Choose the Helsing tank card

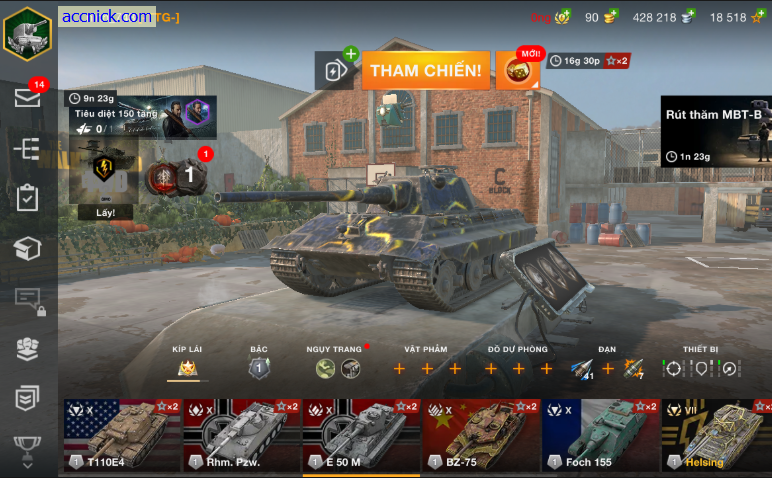pos(716,435)
